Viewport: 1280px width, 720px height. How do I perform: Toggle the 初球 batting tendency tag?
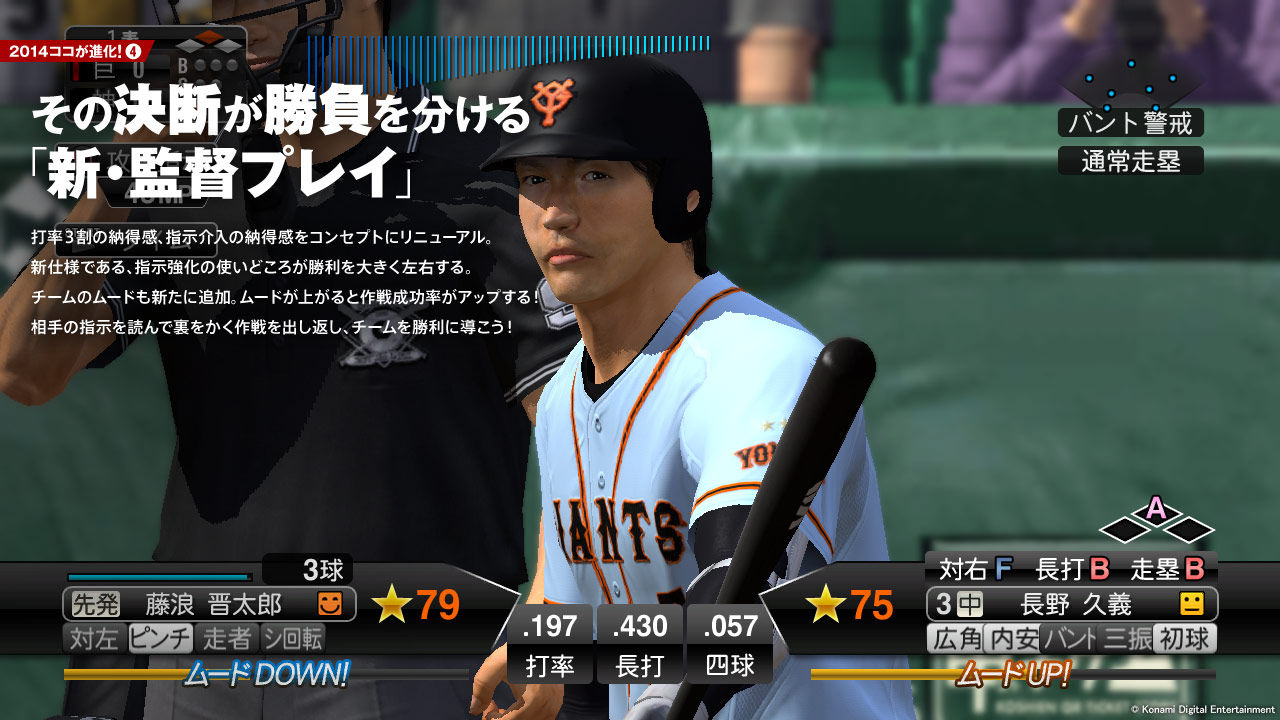click(1182, 638)
